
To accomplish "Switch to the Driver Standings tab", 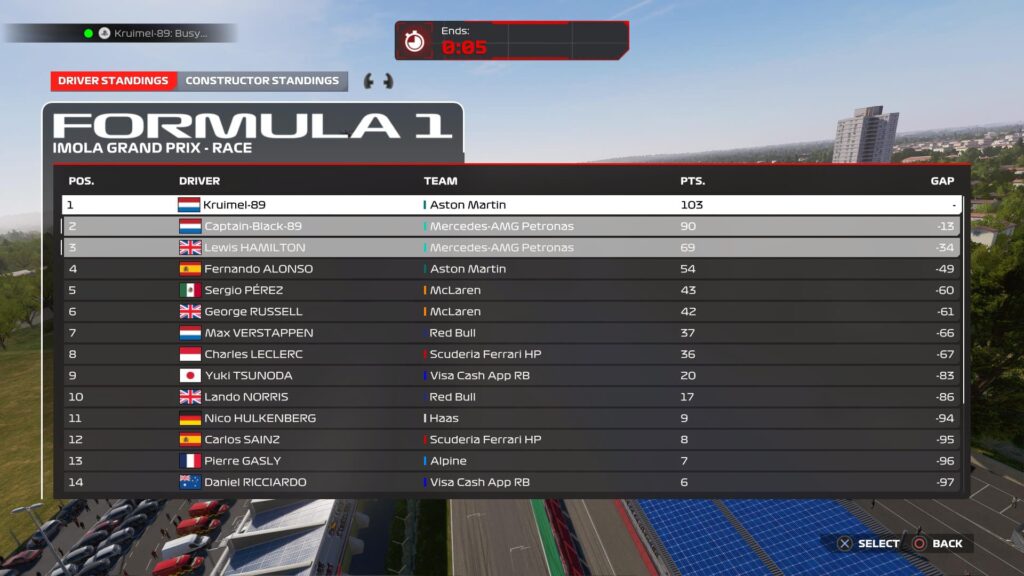I will (113, 81).
